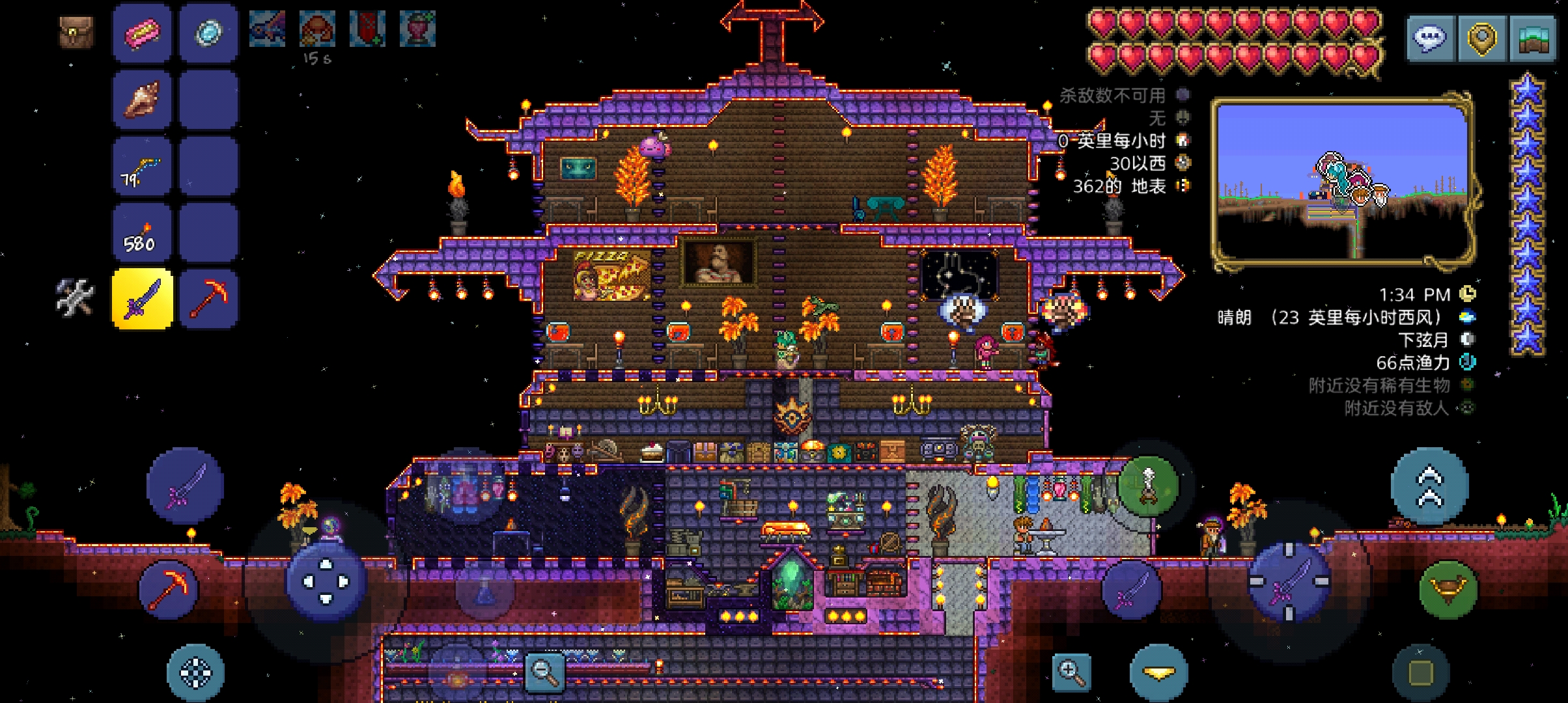Viewport: 1568px width, 703px height.
Task: Zoom out with the minus magnifier
Action: click(x=544, y=670)
